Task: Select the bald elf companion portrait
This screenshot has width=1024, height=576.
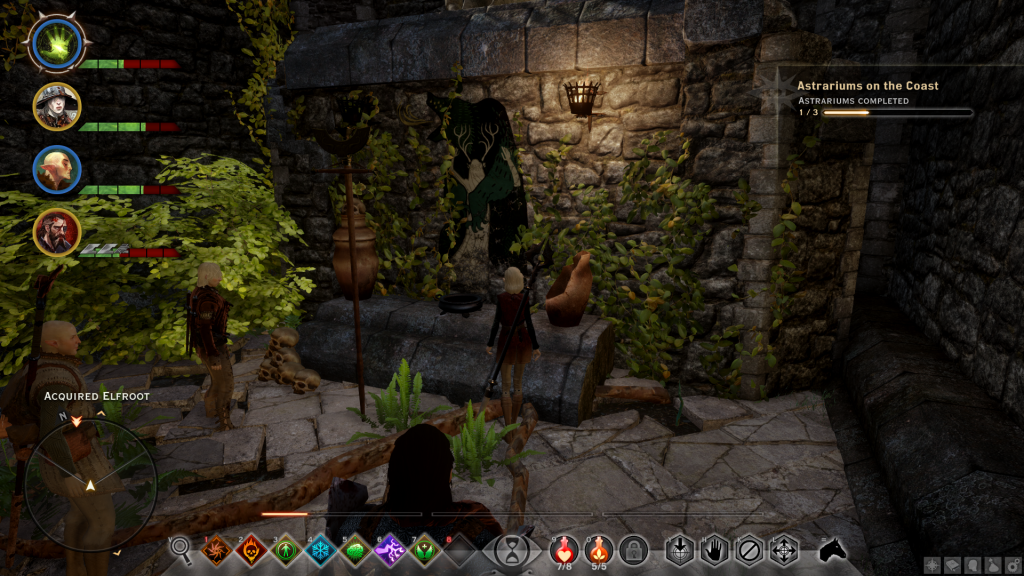Action: [56, 169]
